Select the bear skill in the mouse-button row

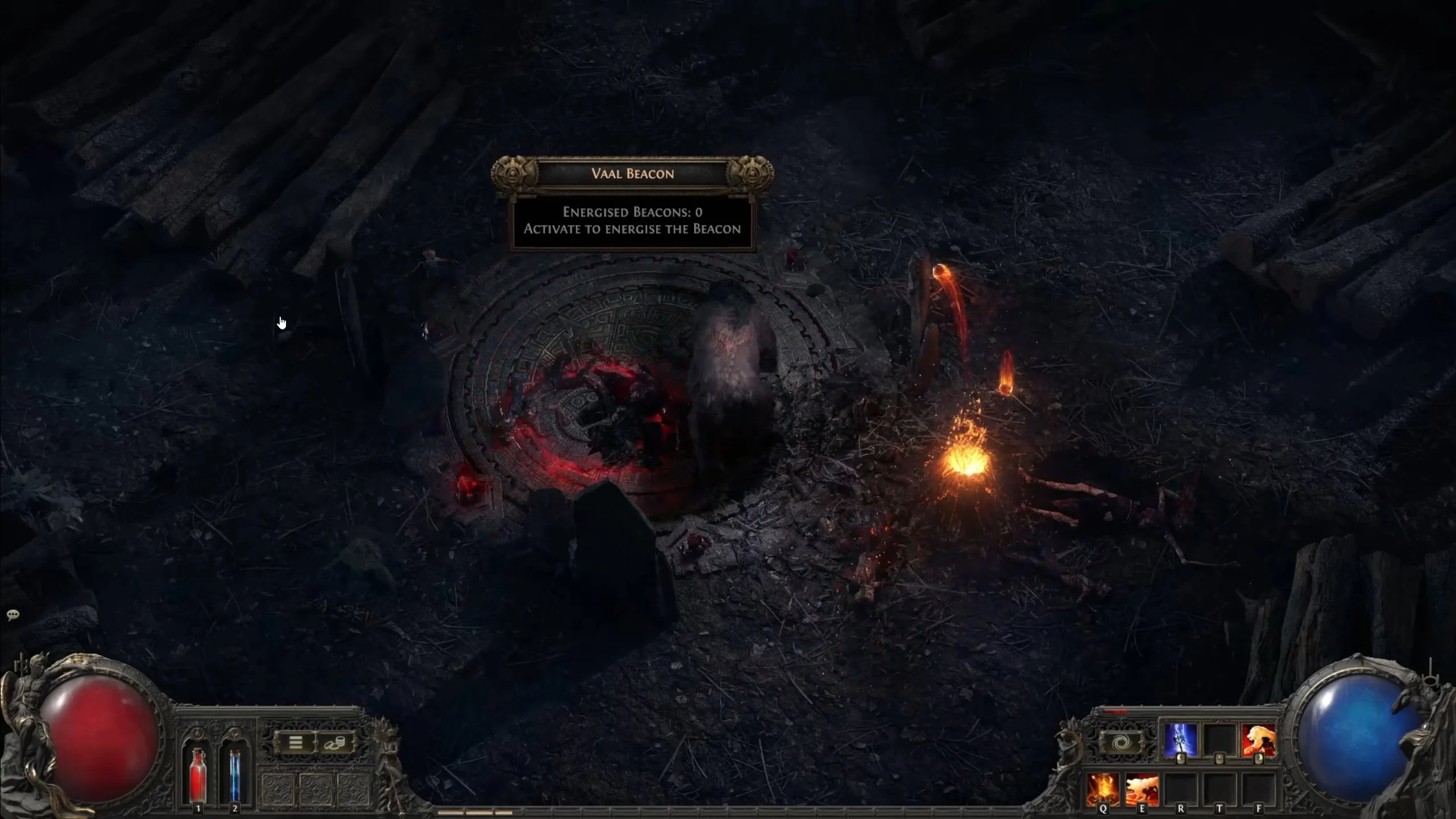(1258, 740)
